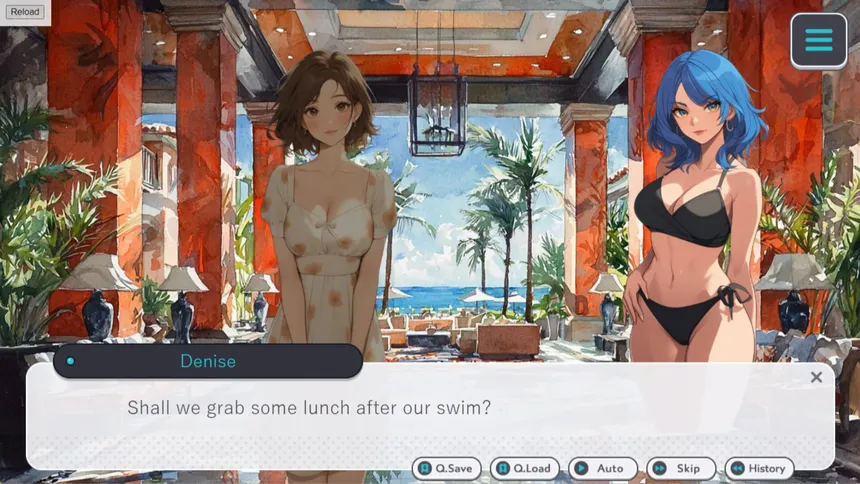Quick save with Q.Save

click(446, 468)
